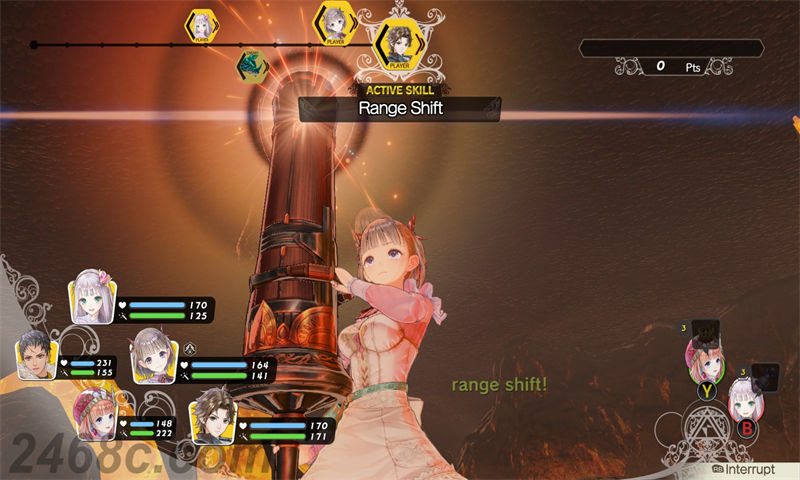800x480 pixels.
Task: Select the pink-hooded girl's party portrait
Action: click(95, 412)
